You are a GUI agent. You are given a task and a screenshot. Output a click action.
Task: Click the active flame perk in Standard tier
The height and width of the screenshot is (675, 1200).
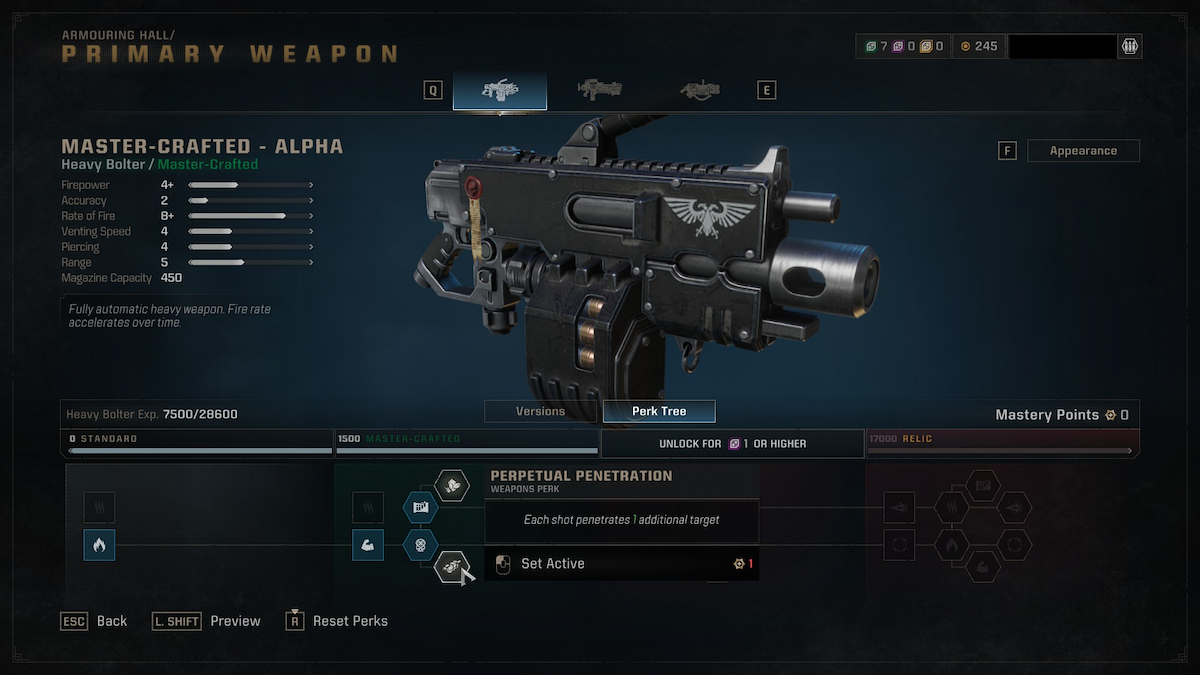click(x=99, y=545)
